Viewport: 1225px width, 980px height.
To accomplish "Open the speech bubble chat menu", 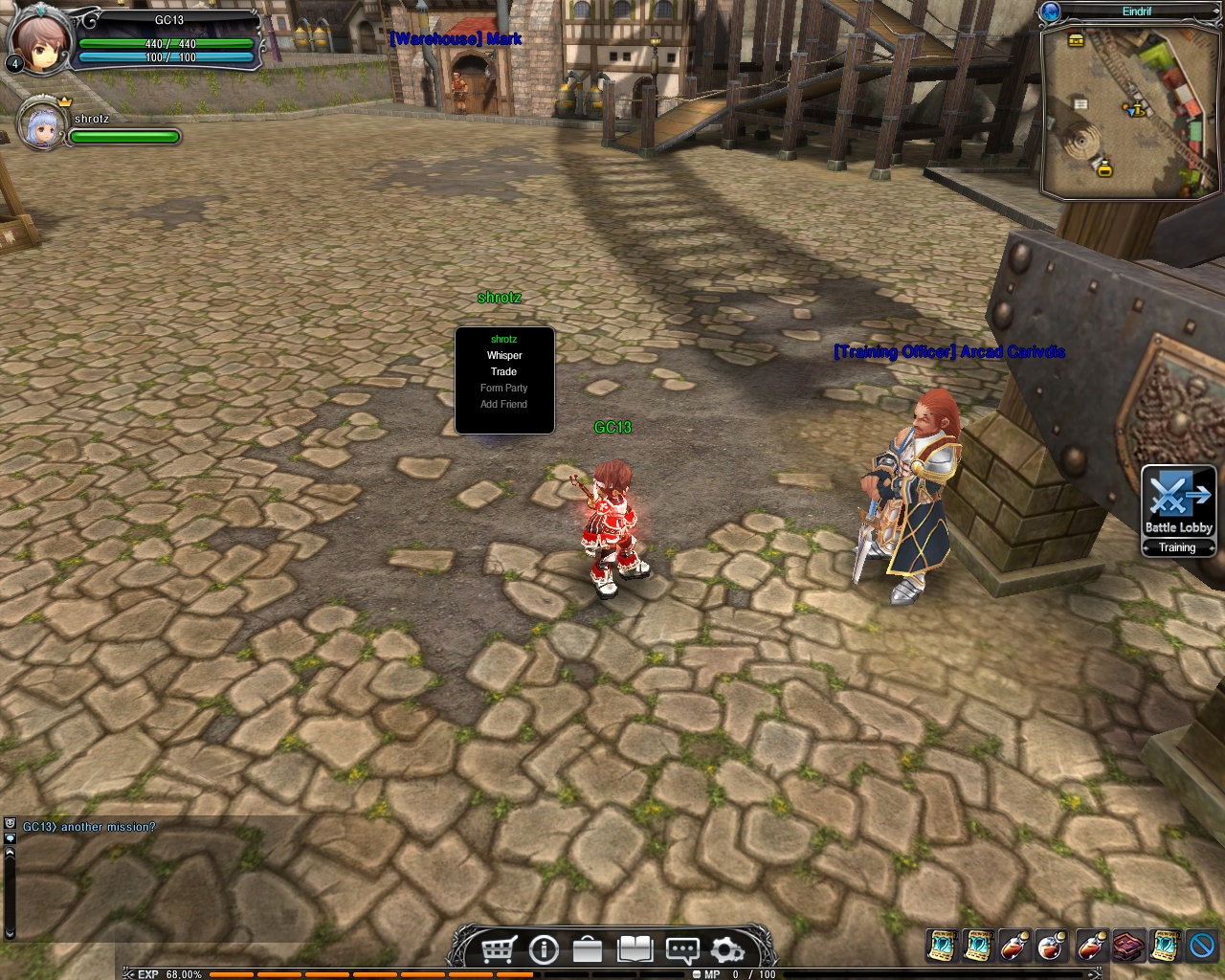I will [681, 949].
